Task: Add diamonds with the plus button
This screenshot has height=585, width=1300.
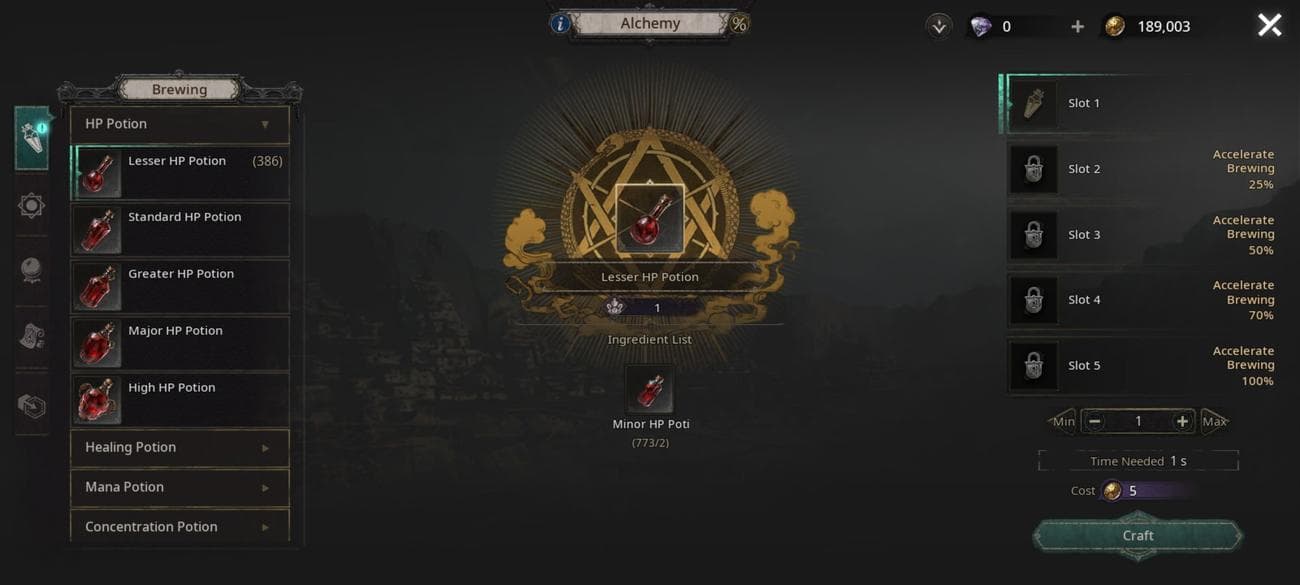Action: (x=1077, y=27)
